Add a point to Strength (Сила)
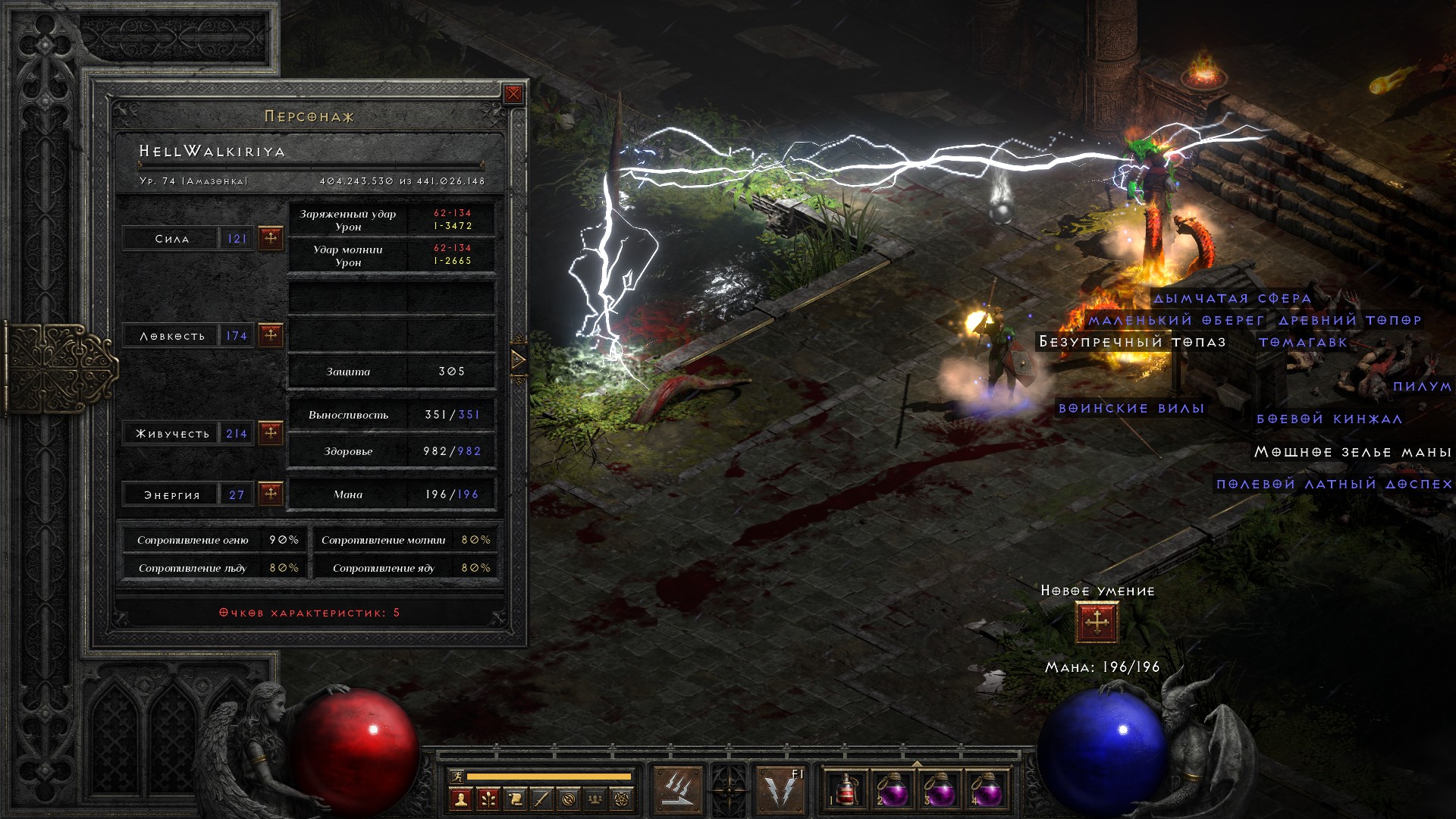This screenshot has height=819, width=1456. click(271, 238)
